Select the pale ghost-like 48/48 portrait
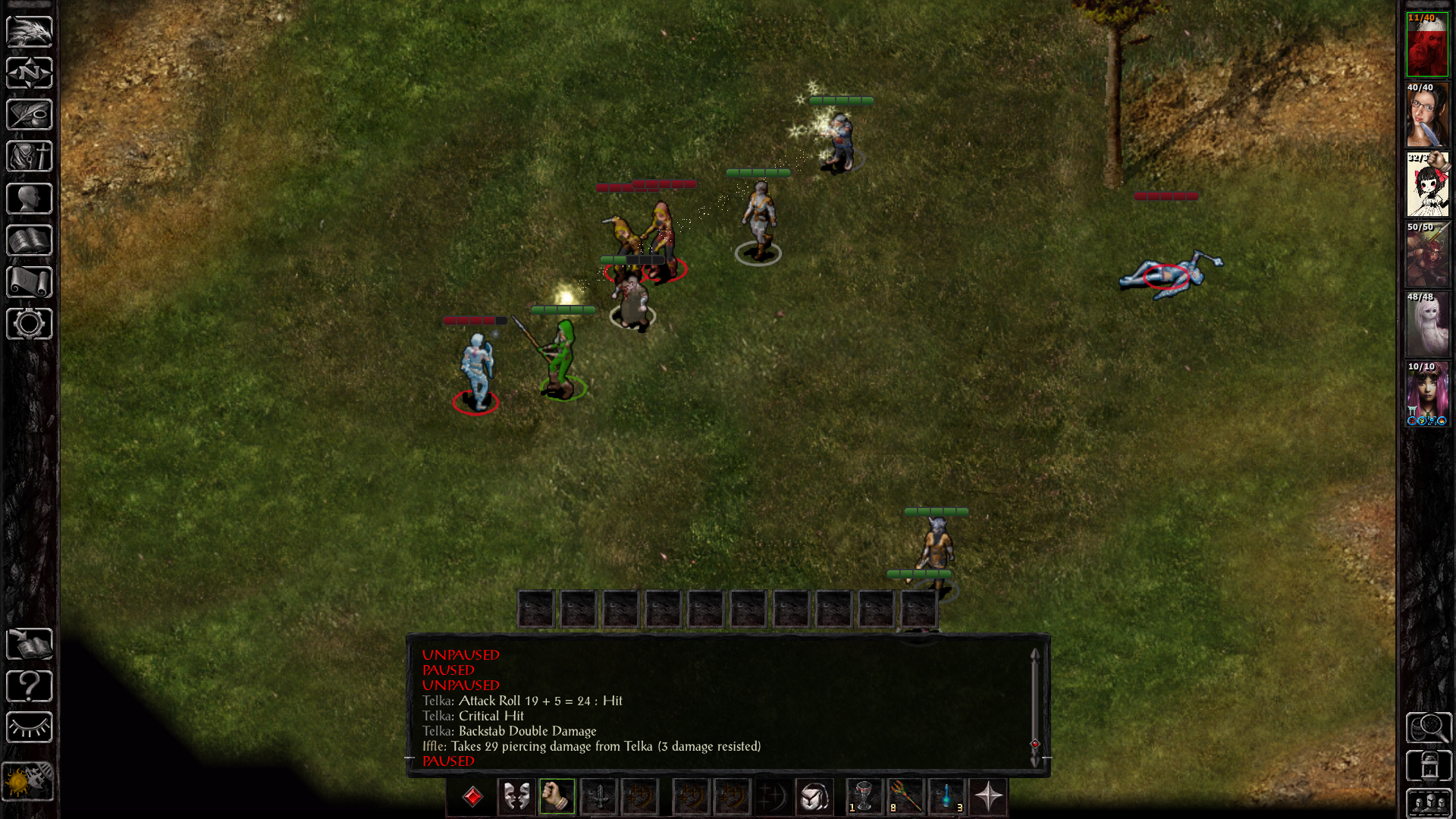 1427,325
